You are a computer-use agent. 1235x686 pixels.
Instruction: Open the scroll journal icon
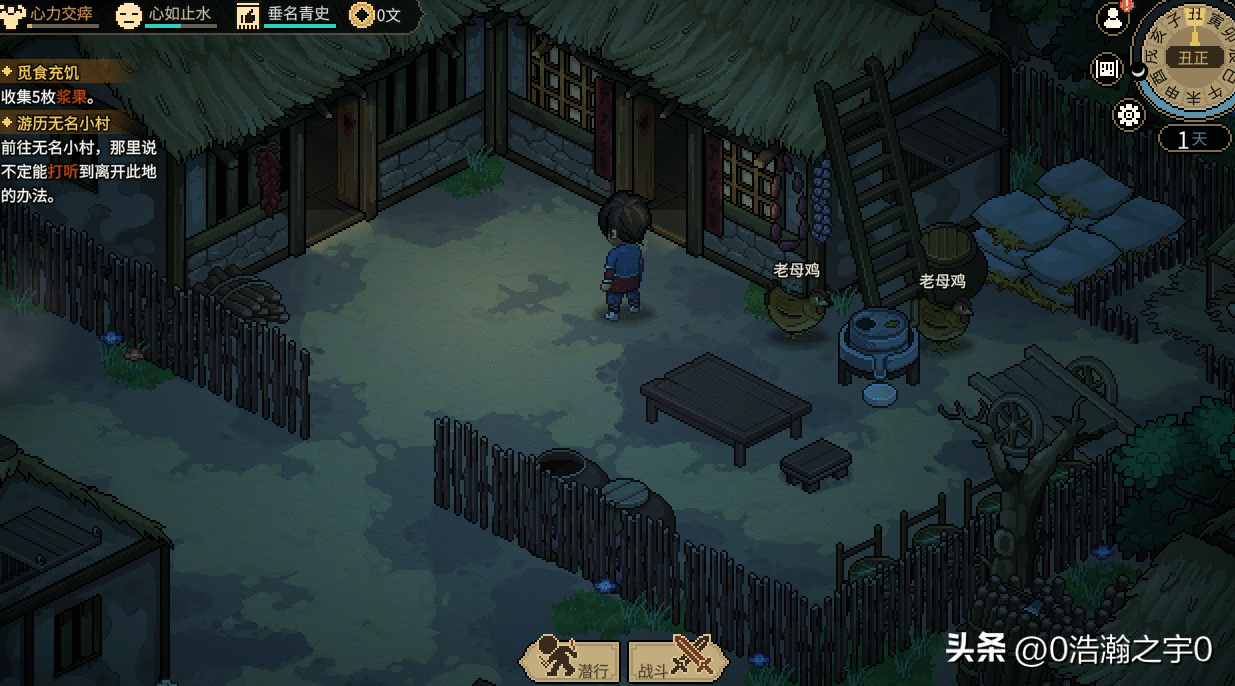(x=1108, y=68)
